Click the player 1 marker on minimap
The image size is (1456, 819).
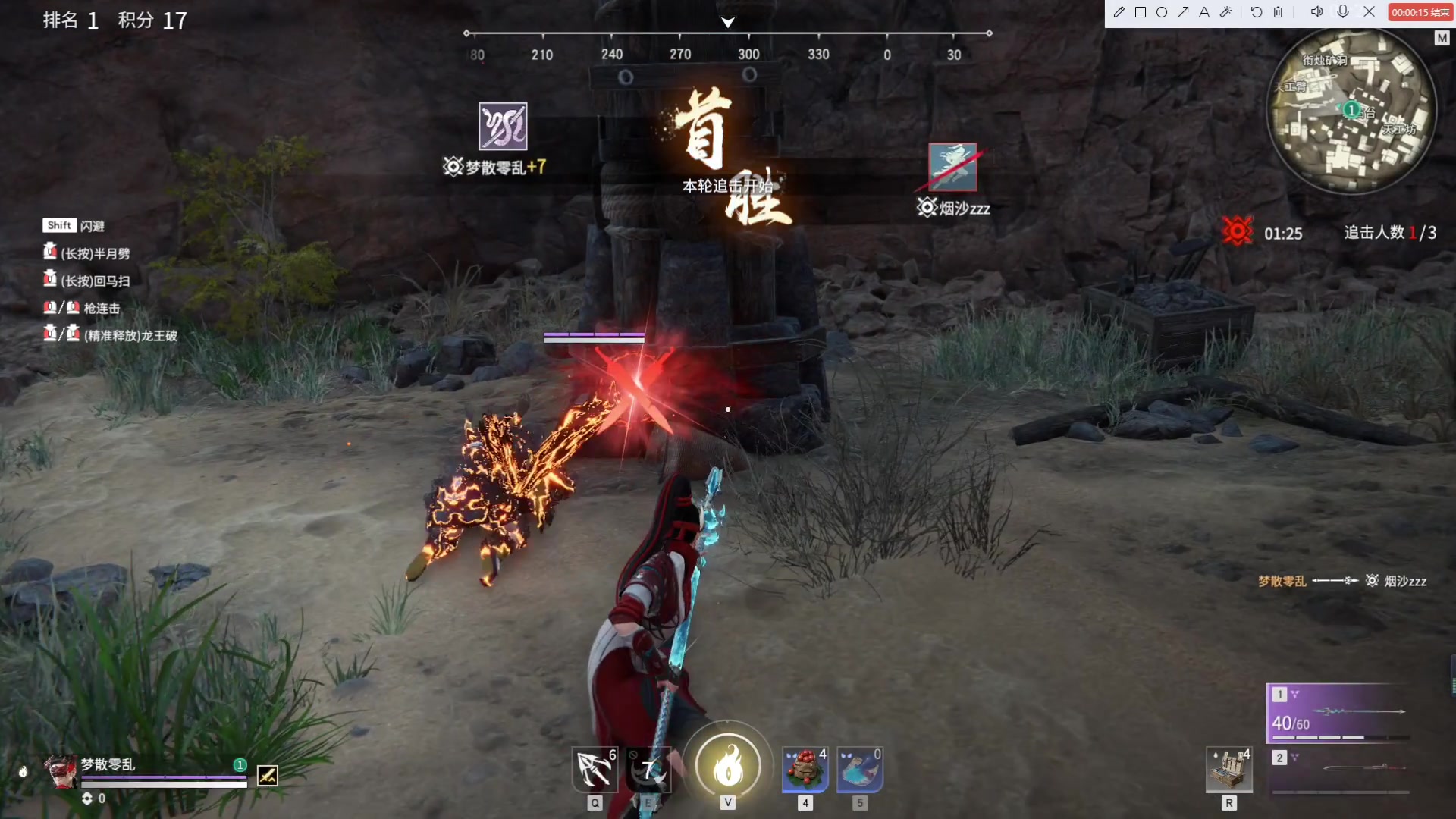[x=1351, y=108]
